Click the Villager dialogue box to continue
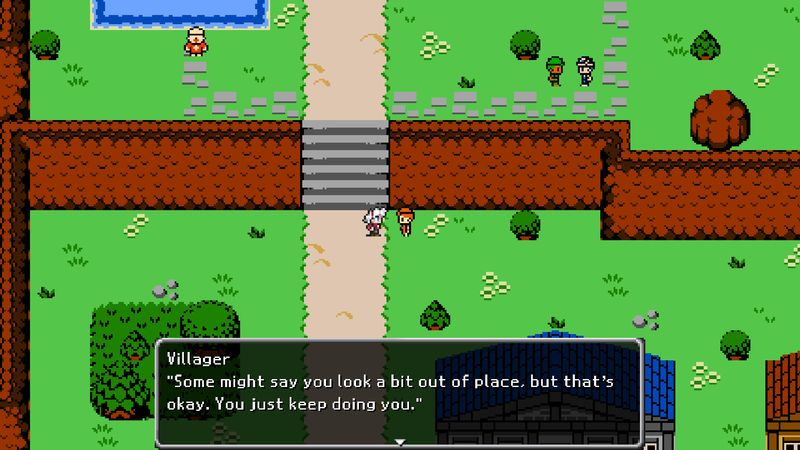Image resolution: width=800 pixels, height=450 pixels. 399,392
